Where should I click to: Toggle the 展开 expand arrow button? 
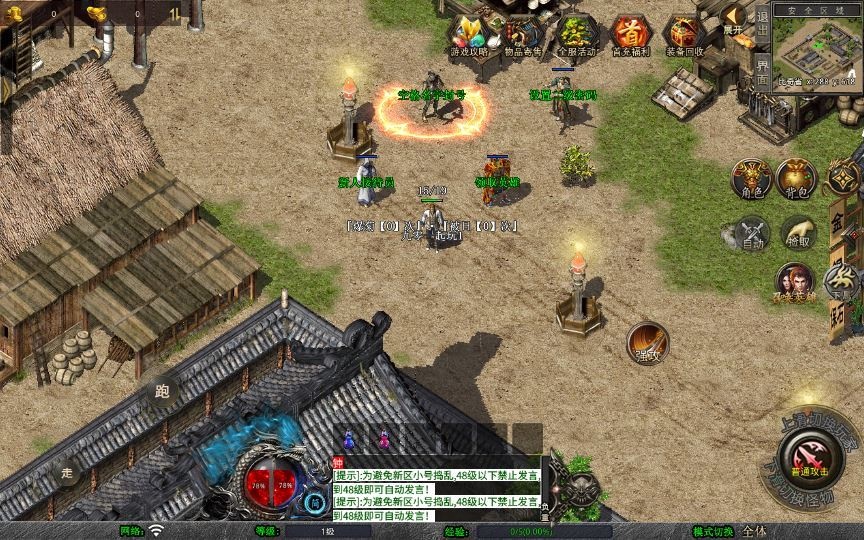(735, 18)
